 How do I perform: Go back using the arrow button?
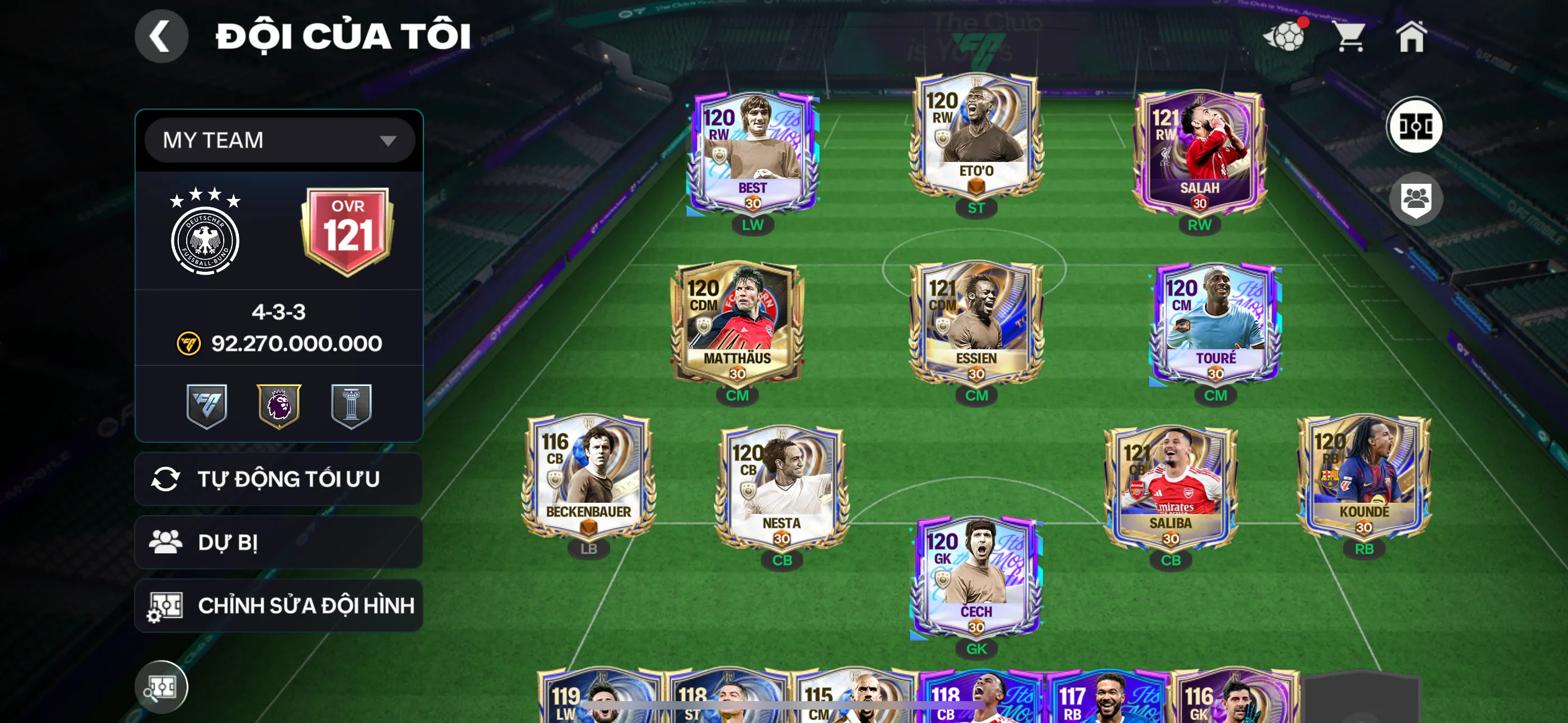(161, 36)
